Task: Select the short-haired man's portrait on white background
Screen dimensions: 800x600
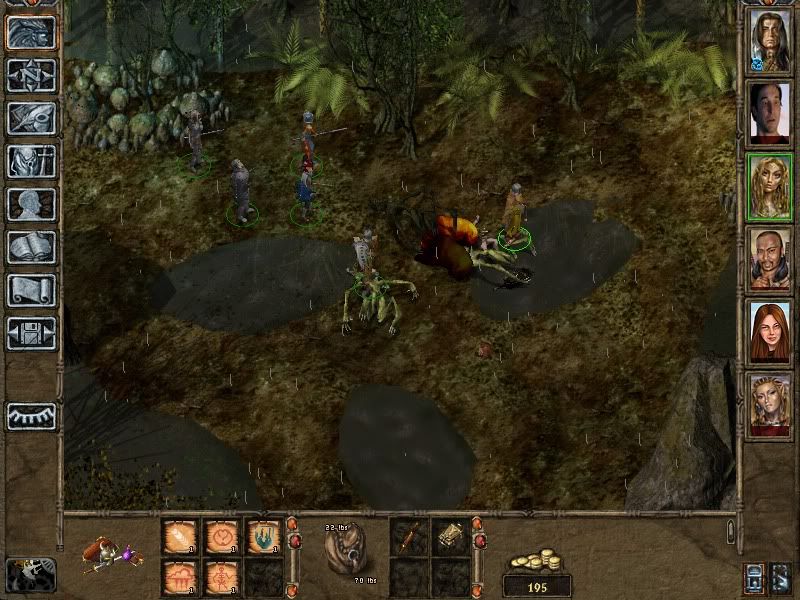Action: 769,111
